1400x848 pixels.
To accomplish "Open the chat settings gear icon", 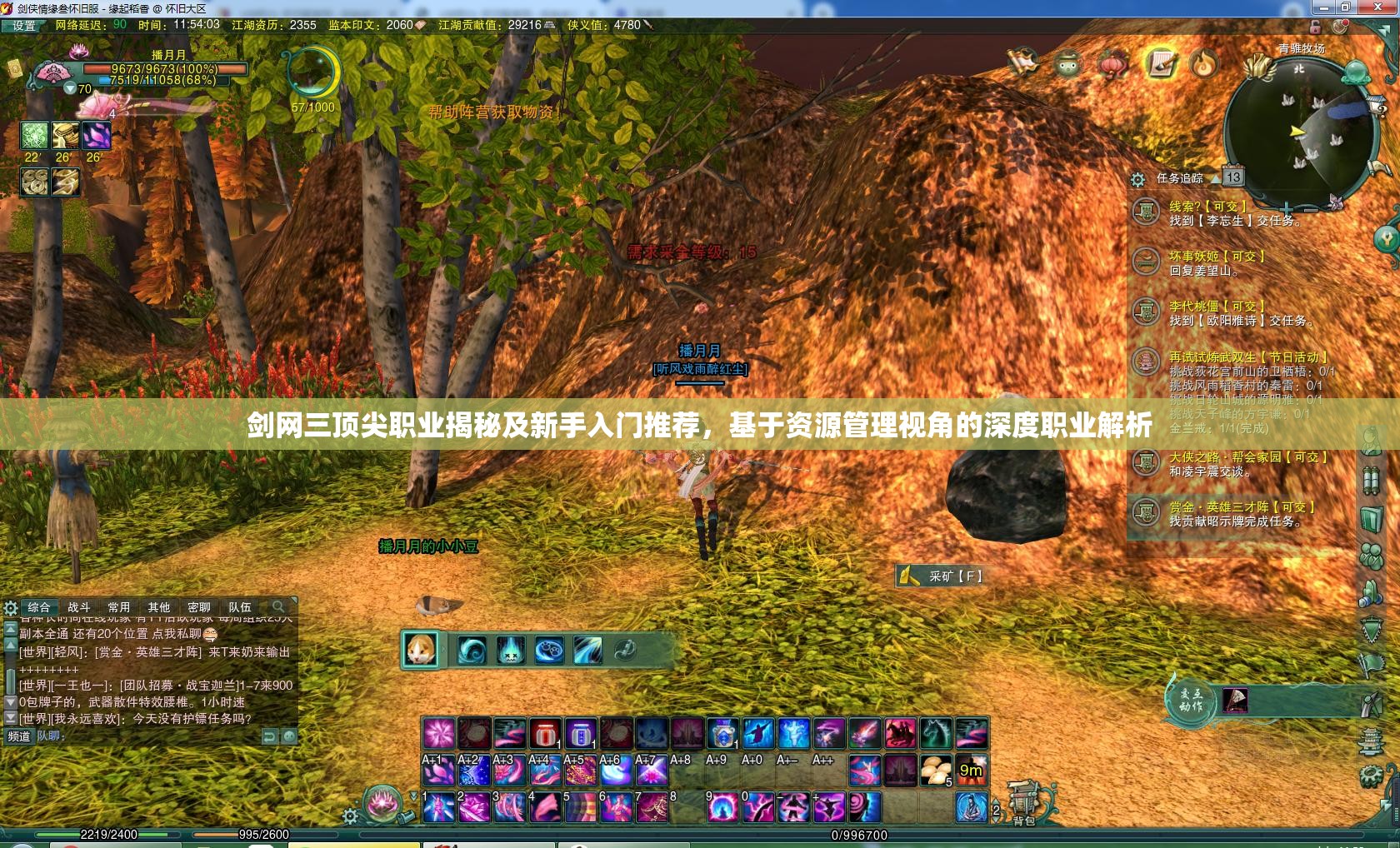I will coord(10,607).
